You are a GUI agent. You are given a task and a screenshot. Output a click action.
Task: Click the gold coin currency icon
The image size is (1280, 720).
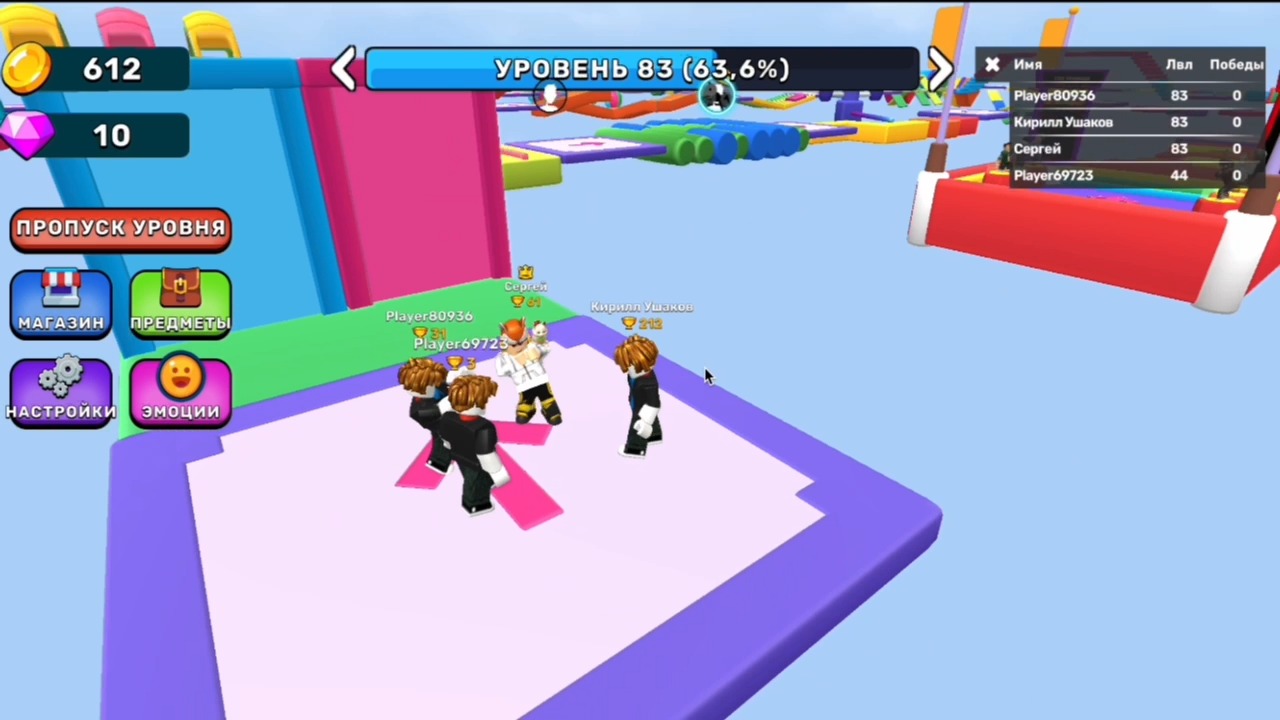click(x=27, y=67)
